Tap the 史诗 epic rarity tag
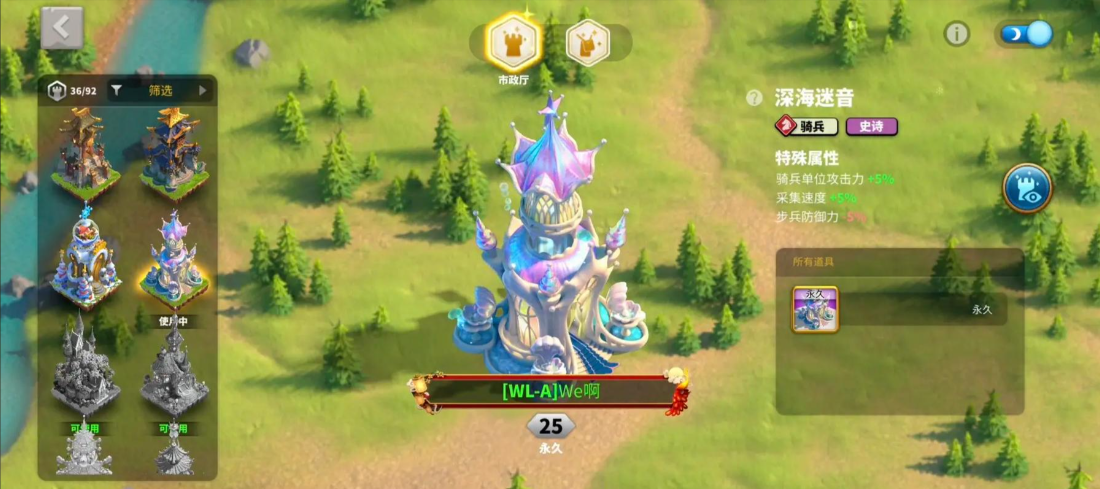Image resolution: width=1100 pixels, height=489 pixels. pos(871,126)
